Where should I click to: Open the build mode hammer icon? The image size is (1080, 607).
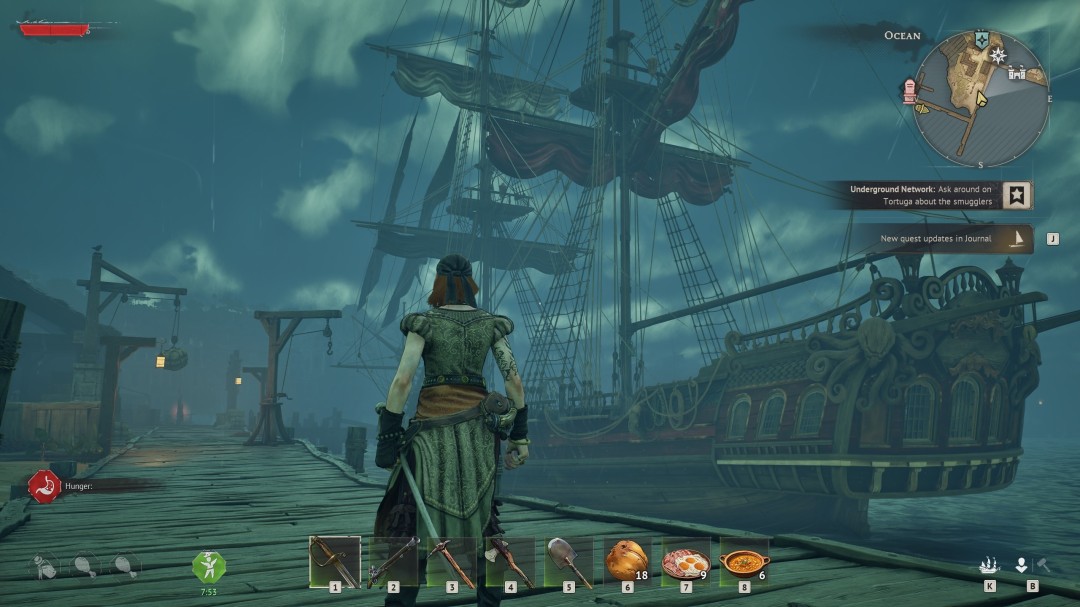(1042, 565)
